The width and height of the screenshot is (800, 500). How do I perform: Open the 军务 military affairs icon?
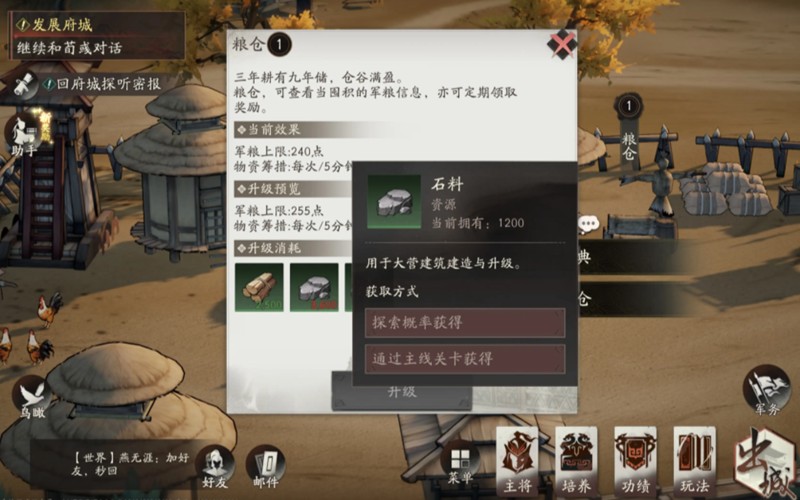(766, 389)
